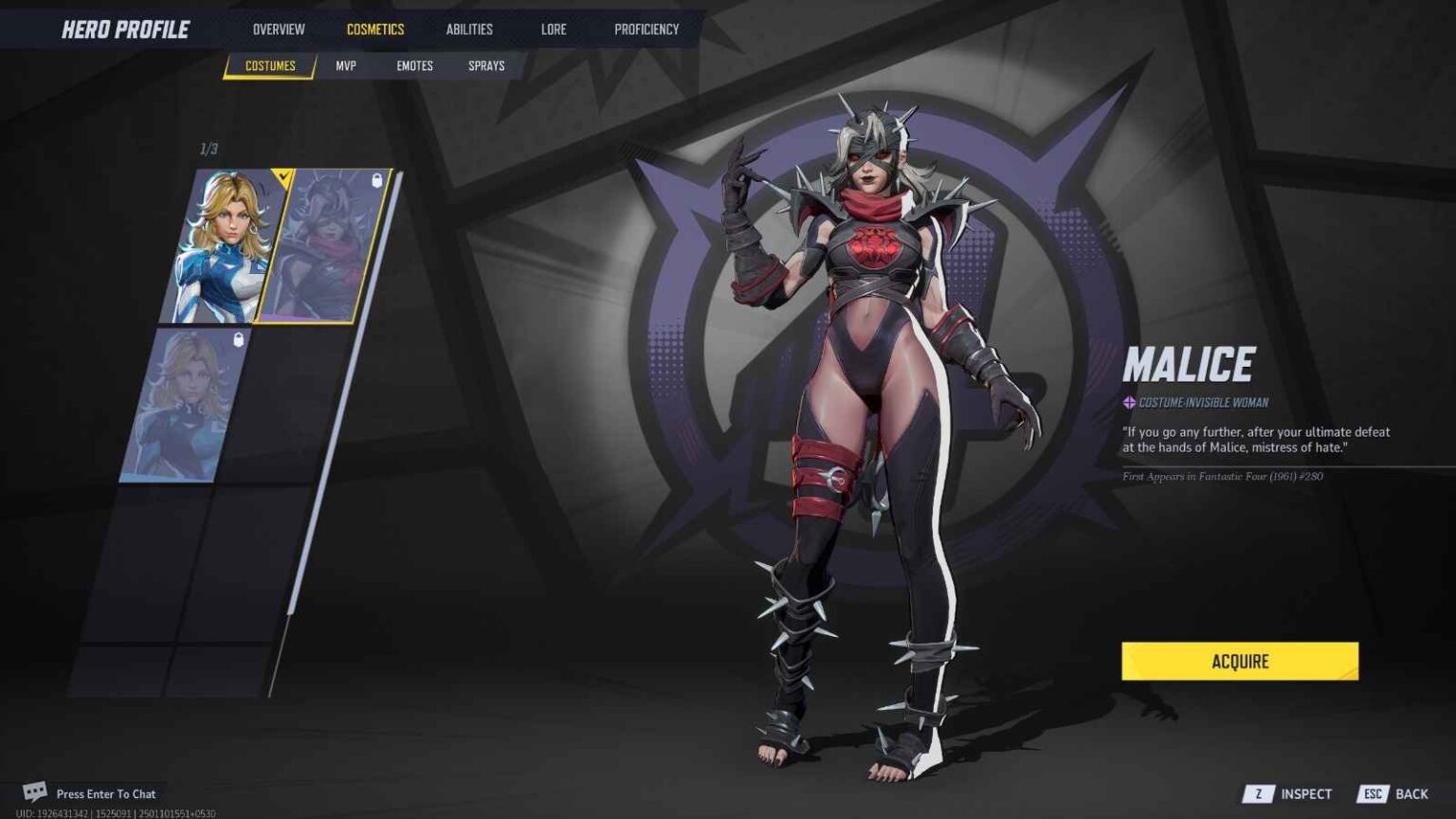The image size is (1456, 819).
Task: View the Sprays sub-tab
Action: tap(486, 65)
